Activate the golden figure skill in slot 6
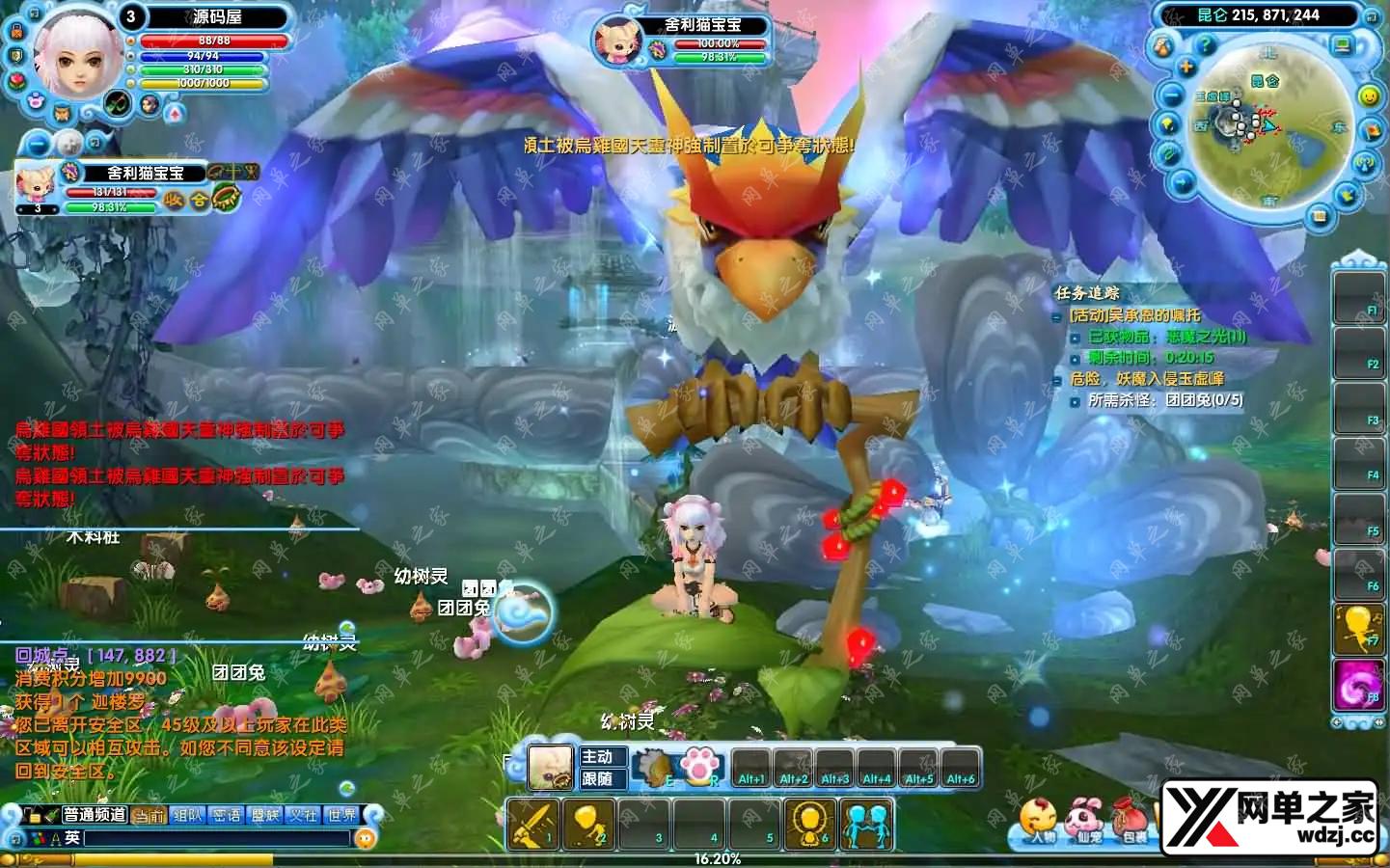Image resolution: width=1390 pixels, height=868 pixels. point(810,825)
